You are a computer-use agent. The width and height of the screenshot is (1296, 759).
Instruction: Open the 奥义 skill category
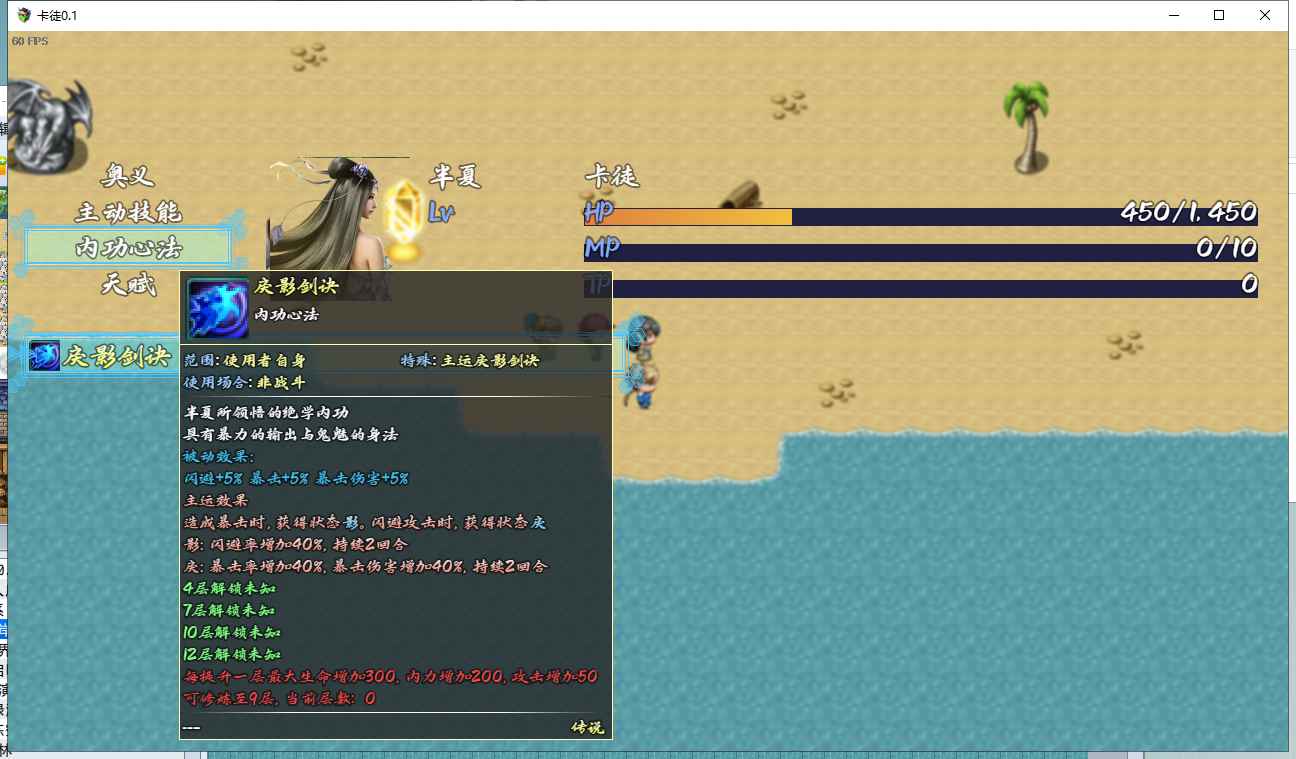pyautogui.click(x=128, y=177)
